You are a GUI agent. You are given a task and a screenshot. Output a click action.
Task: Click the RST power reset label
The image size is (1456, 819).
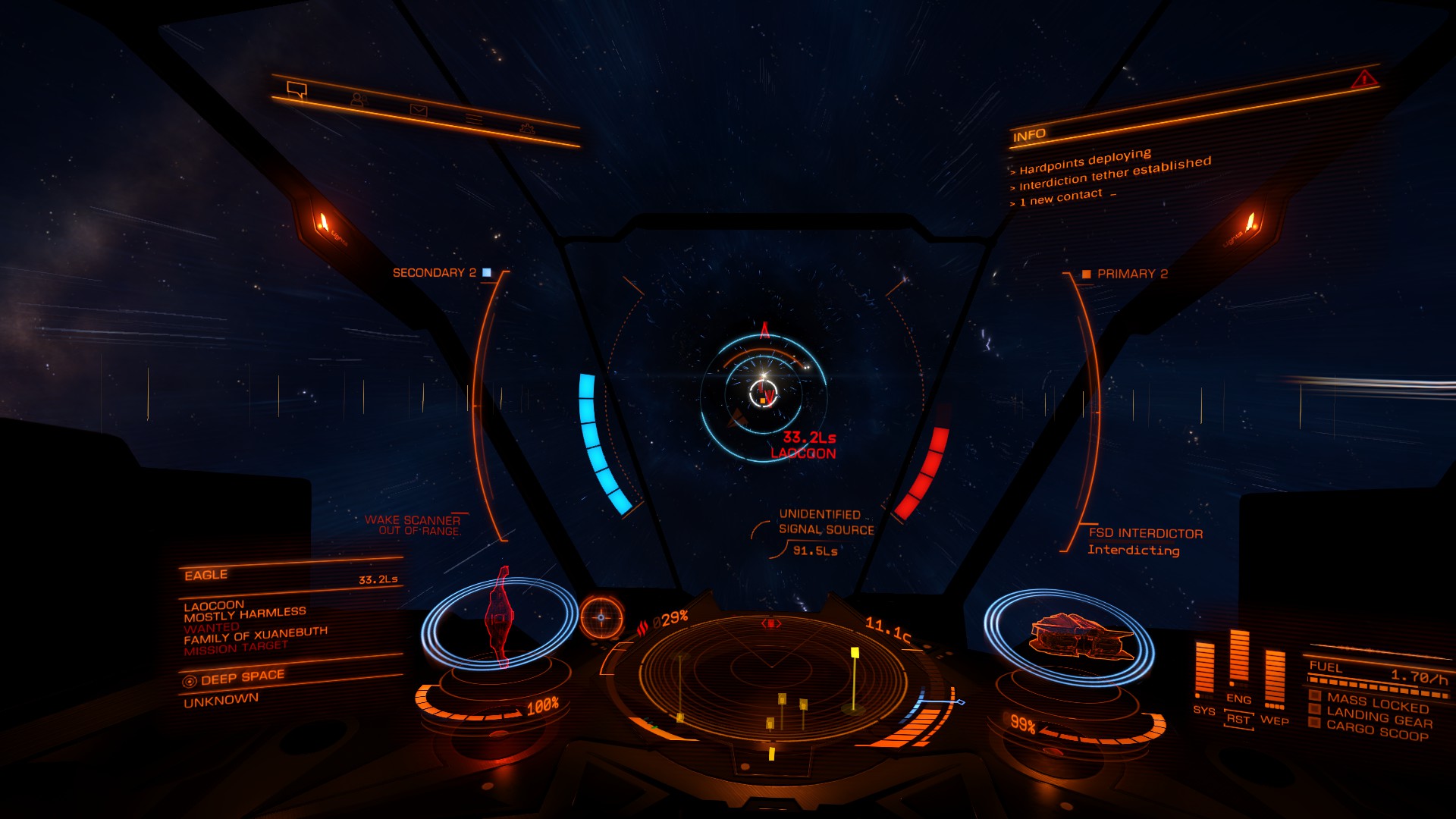(x=1238, y=718)
